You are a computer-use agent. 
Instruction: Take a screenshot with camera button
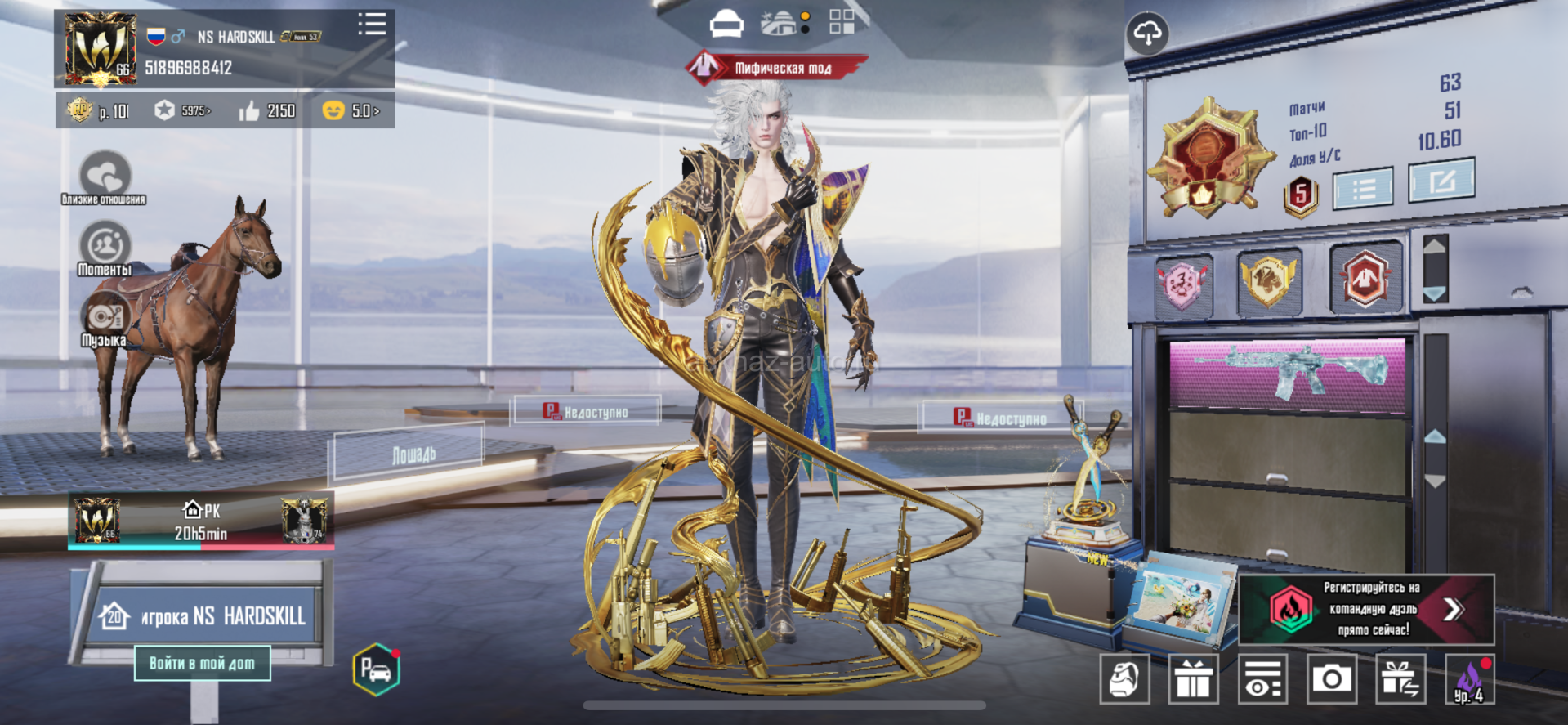1331,678
